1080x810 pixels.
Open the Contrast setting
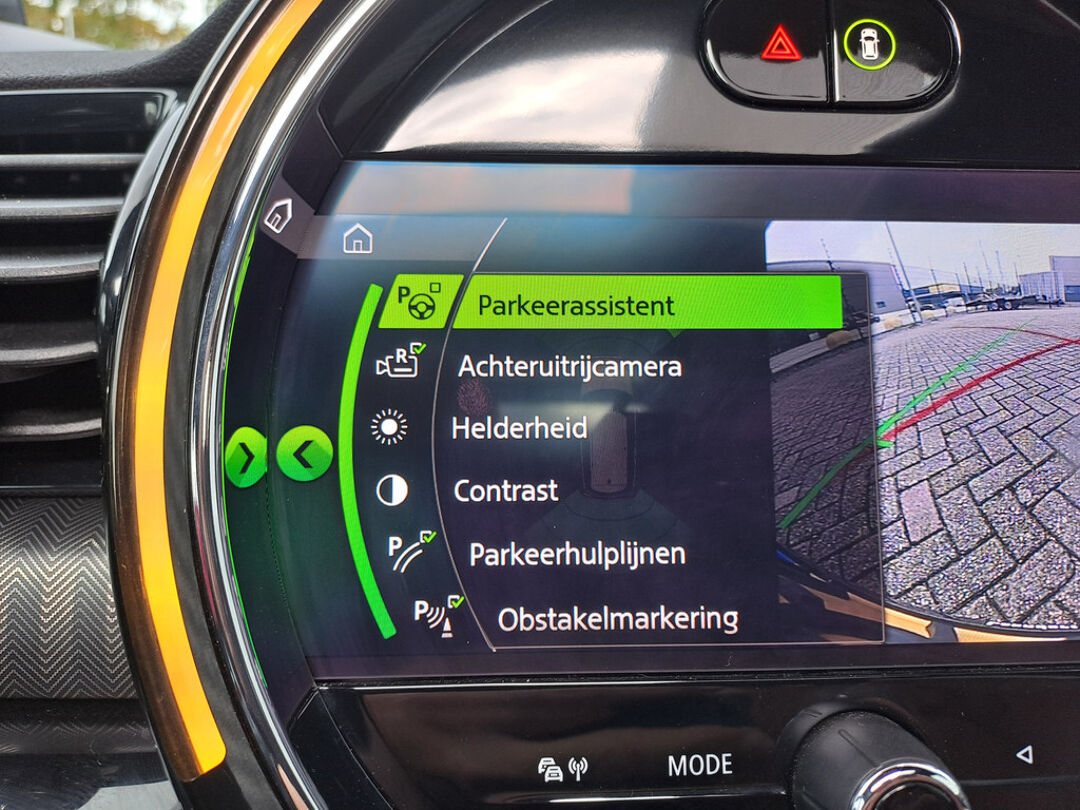point(505,491)
